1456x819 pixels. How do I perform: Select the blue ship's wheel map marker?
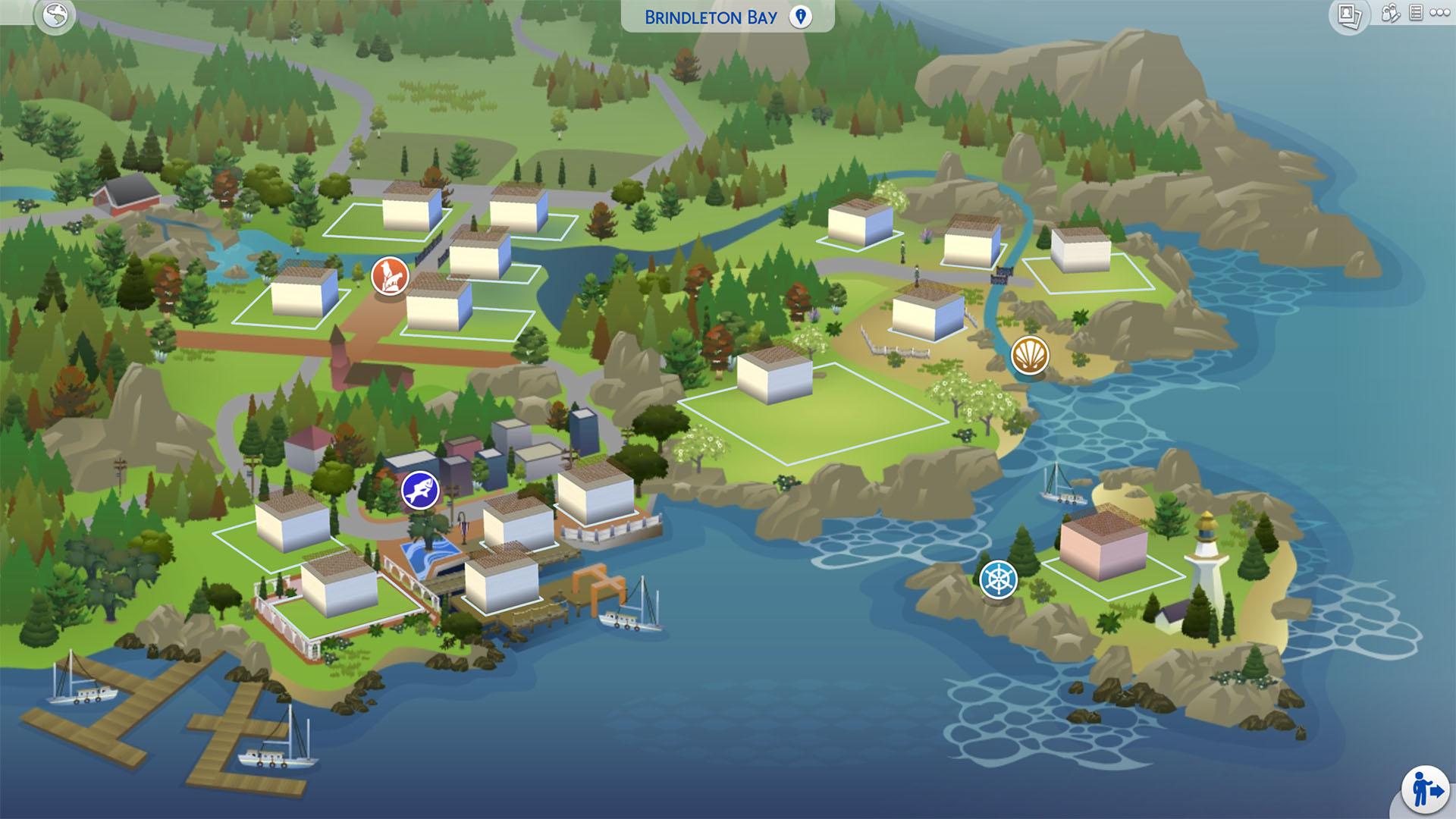(x=998, y=579)
